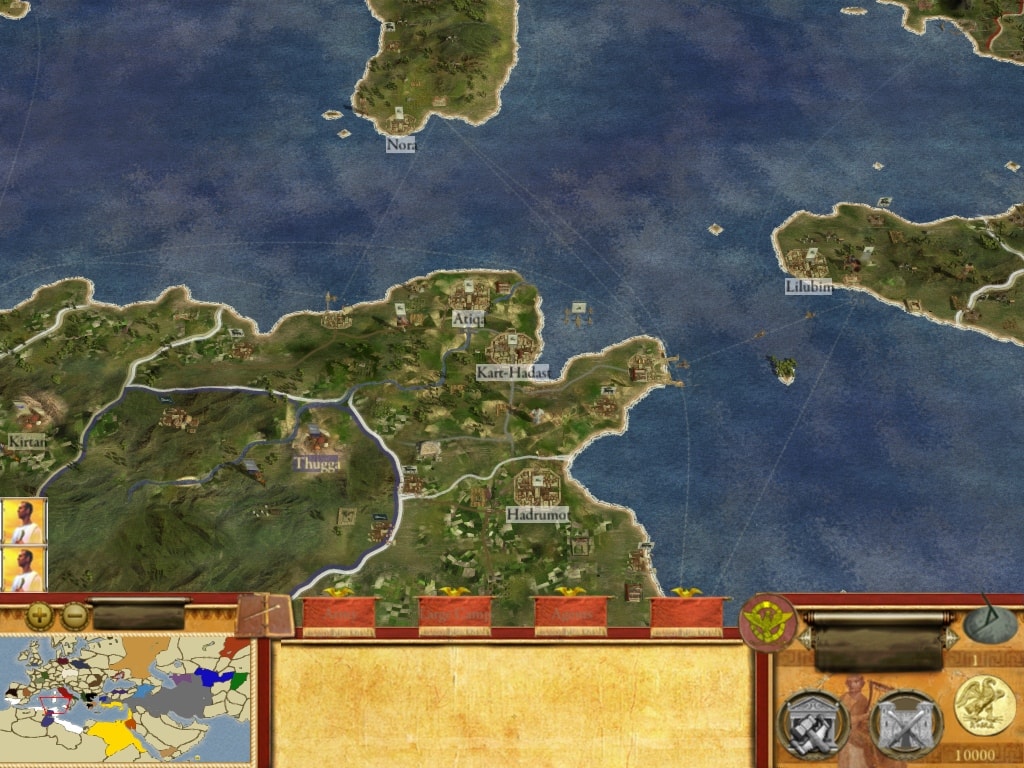Zoom out the minimap with minus button
Image resolution: width=1024 pixels, height=768 pixels.
click(74, 615)
